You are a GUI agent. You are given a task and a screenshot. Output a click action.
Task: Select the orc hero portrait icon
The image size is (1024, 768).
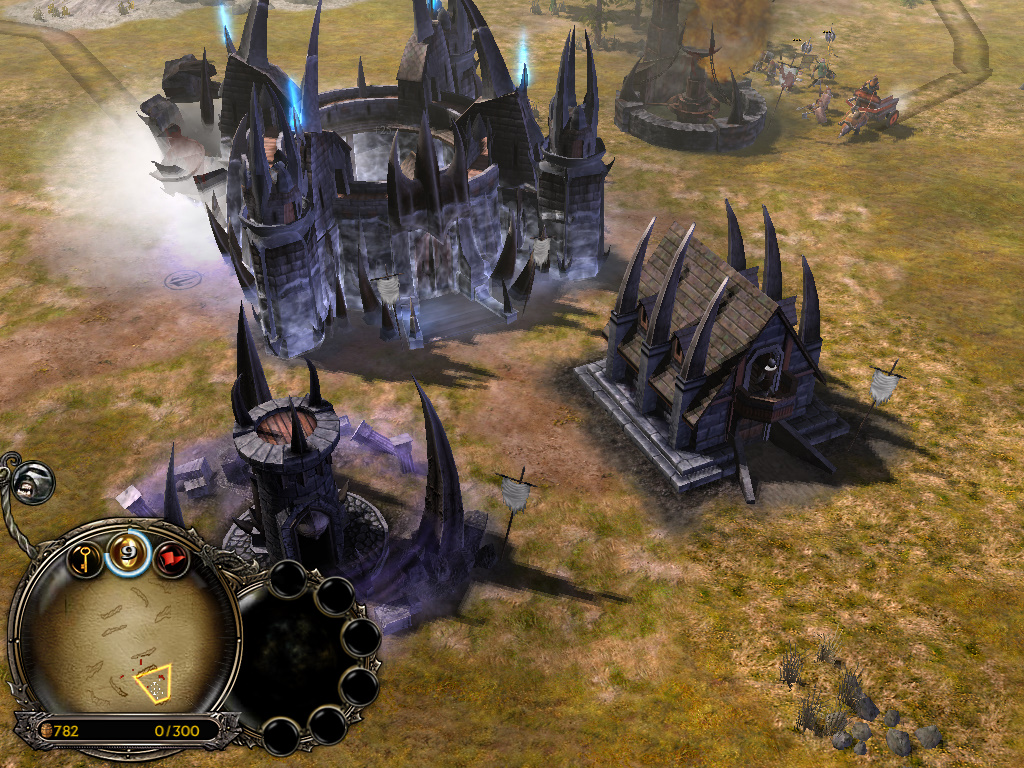(x=34, y=481)
